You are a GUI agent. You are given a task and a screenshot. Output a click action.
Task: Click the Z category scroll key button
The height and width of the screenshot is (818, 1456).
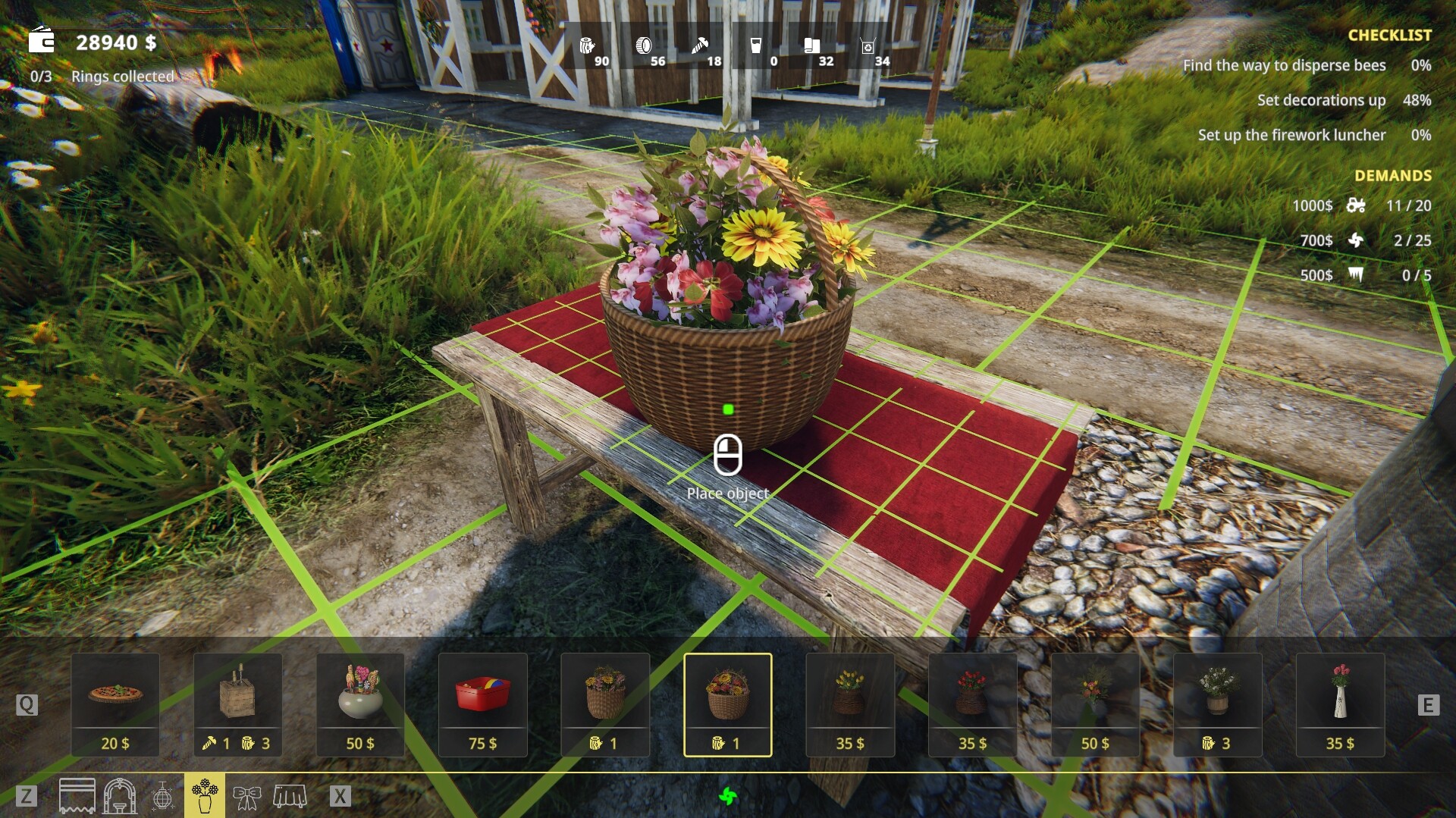(26, 797)
